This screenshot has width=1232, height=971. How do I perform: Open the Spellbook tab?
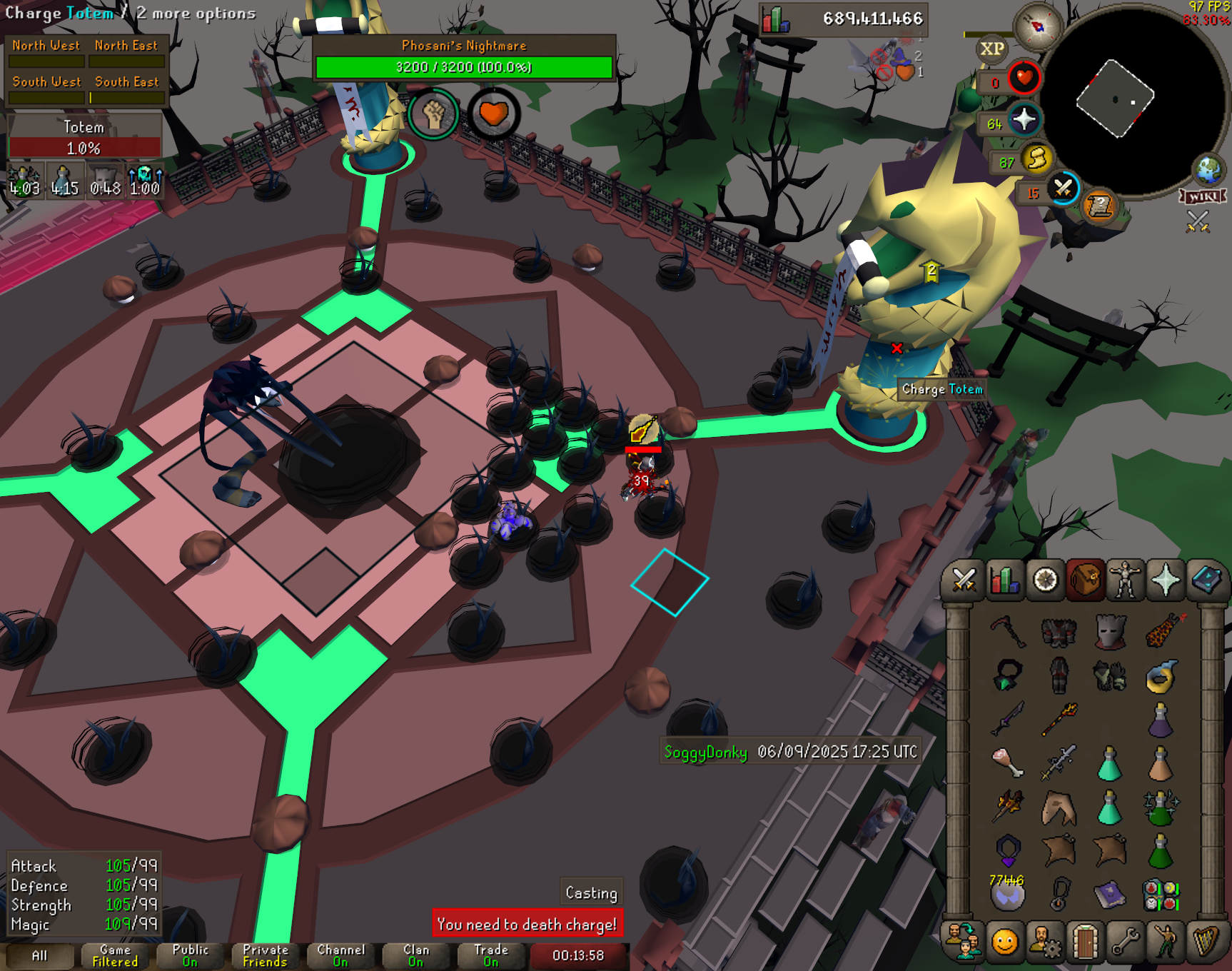1206,580
